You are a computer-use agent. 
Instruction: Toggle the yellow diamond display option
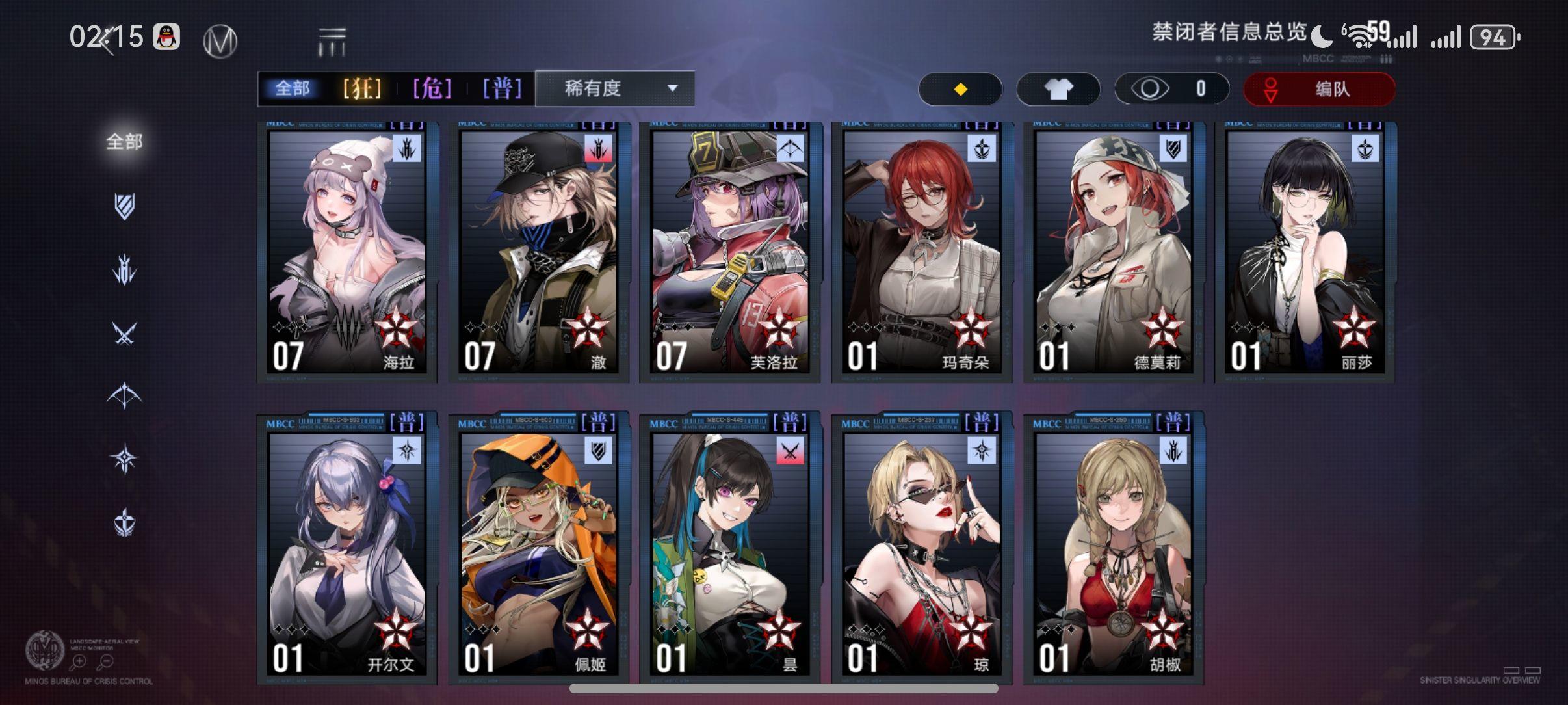[960, 88]
